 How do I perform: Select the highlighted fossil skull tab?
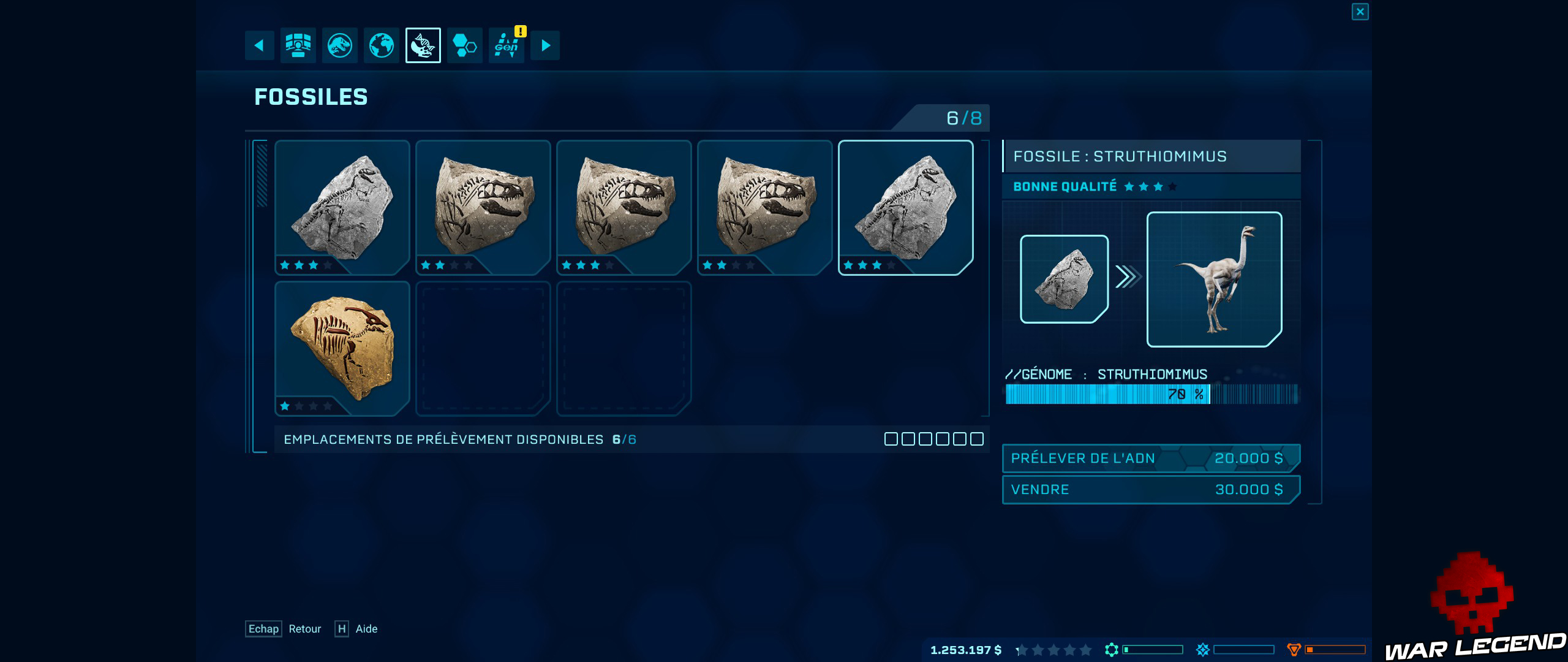click(x=423, y=45)
